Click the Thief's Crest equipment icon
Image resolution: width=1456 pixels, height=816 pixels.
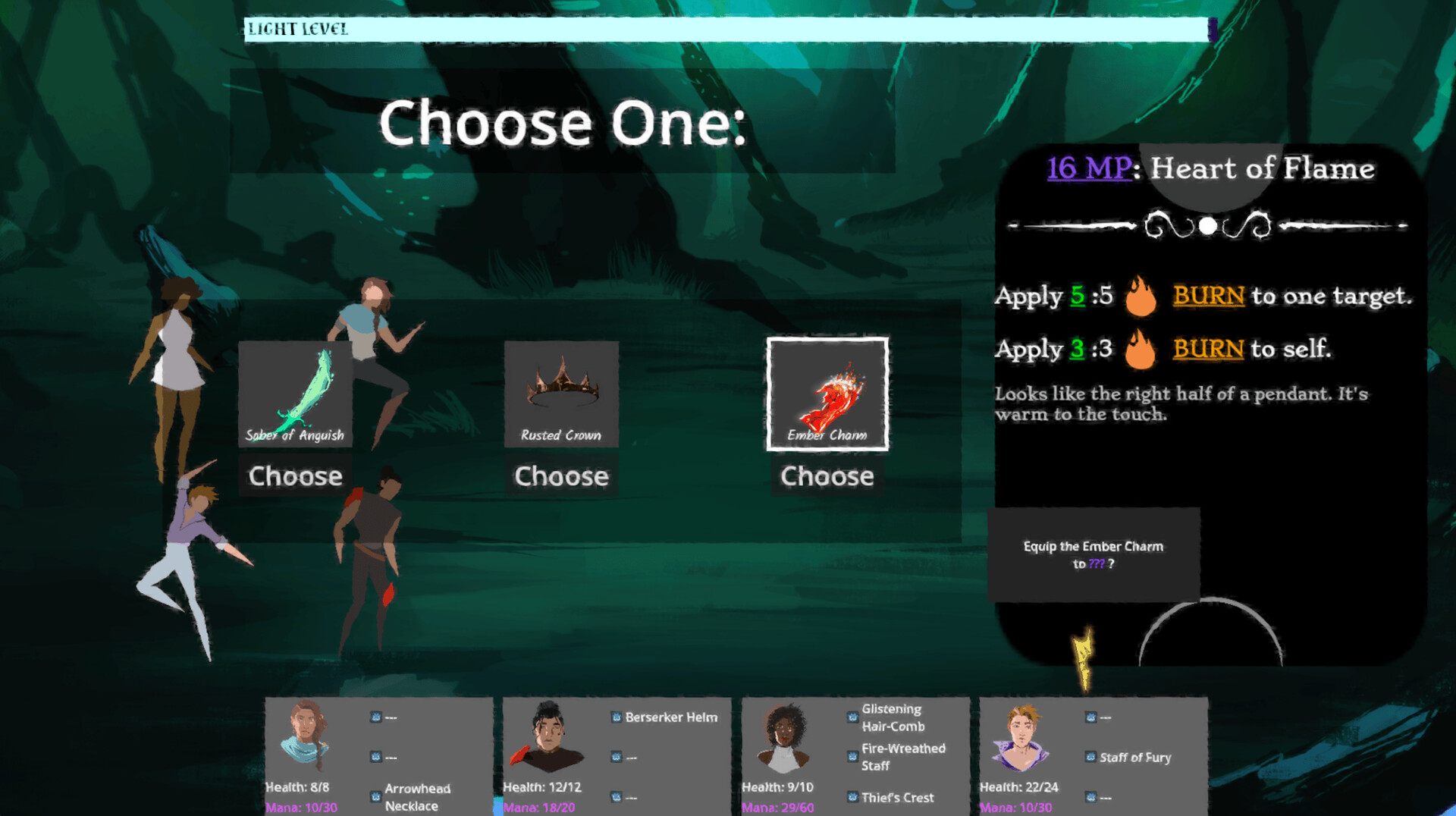click(850, 797)
